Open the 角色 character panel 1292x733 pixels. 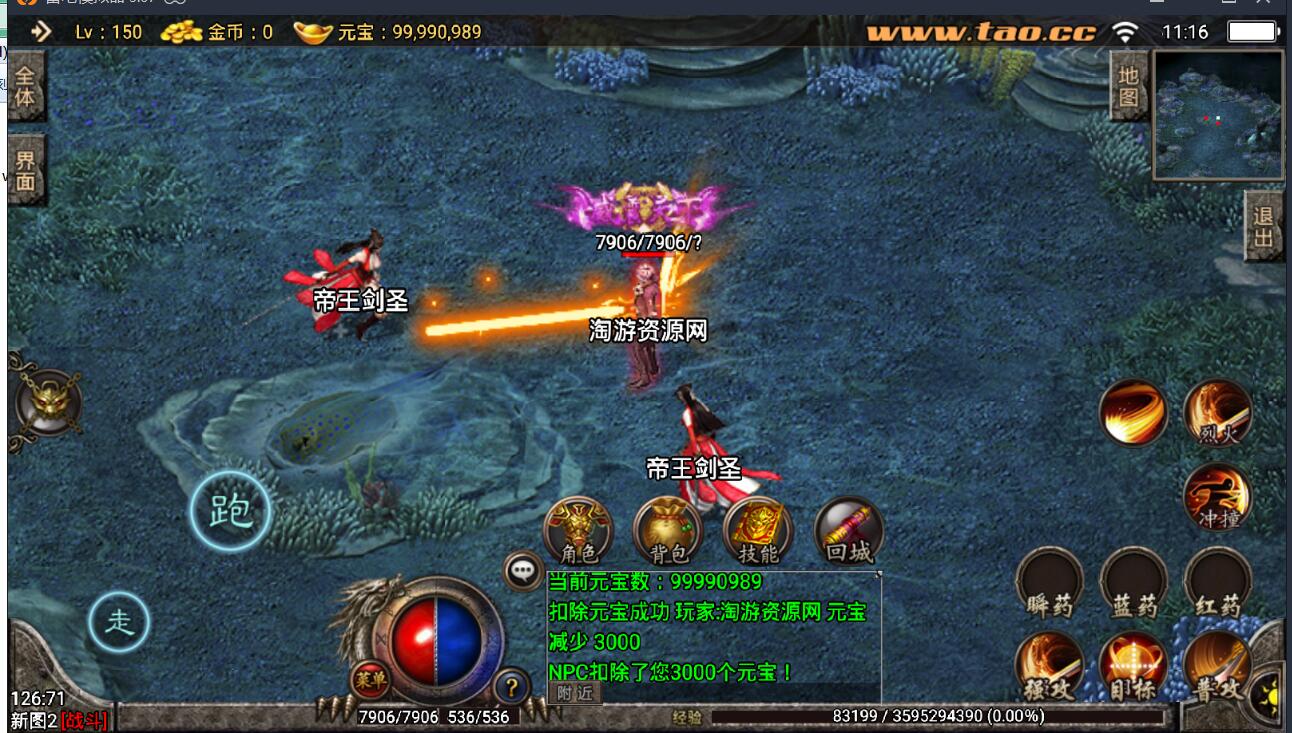pyautogui.click(x=578, y=531)
